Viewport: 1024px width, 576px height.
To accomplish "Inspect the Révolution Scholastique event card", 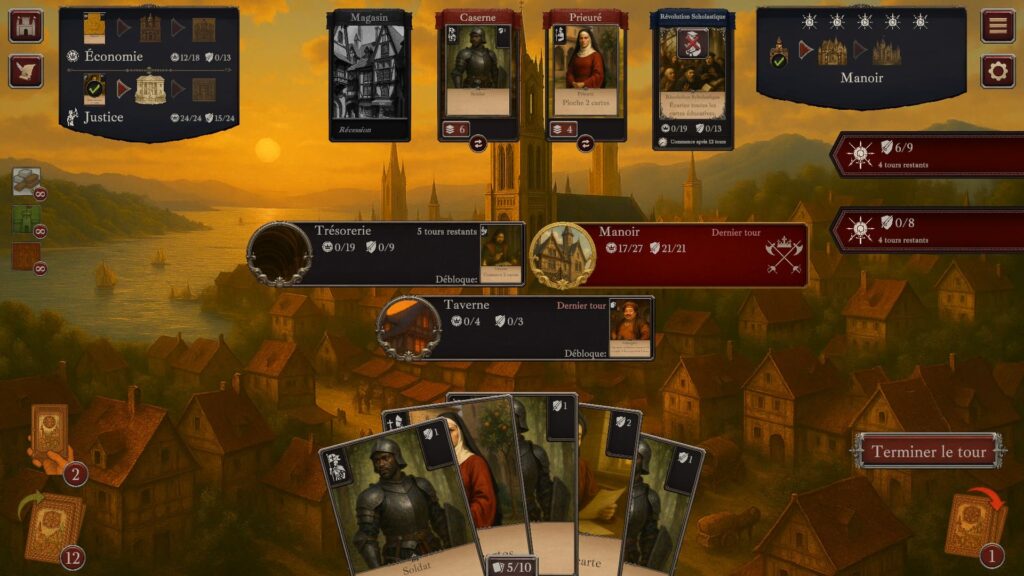I will (691, 75).
